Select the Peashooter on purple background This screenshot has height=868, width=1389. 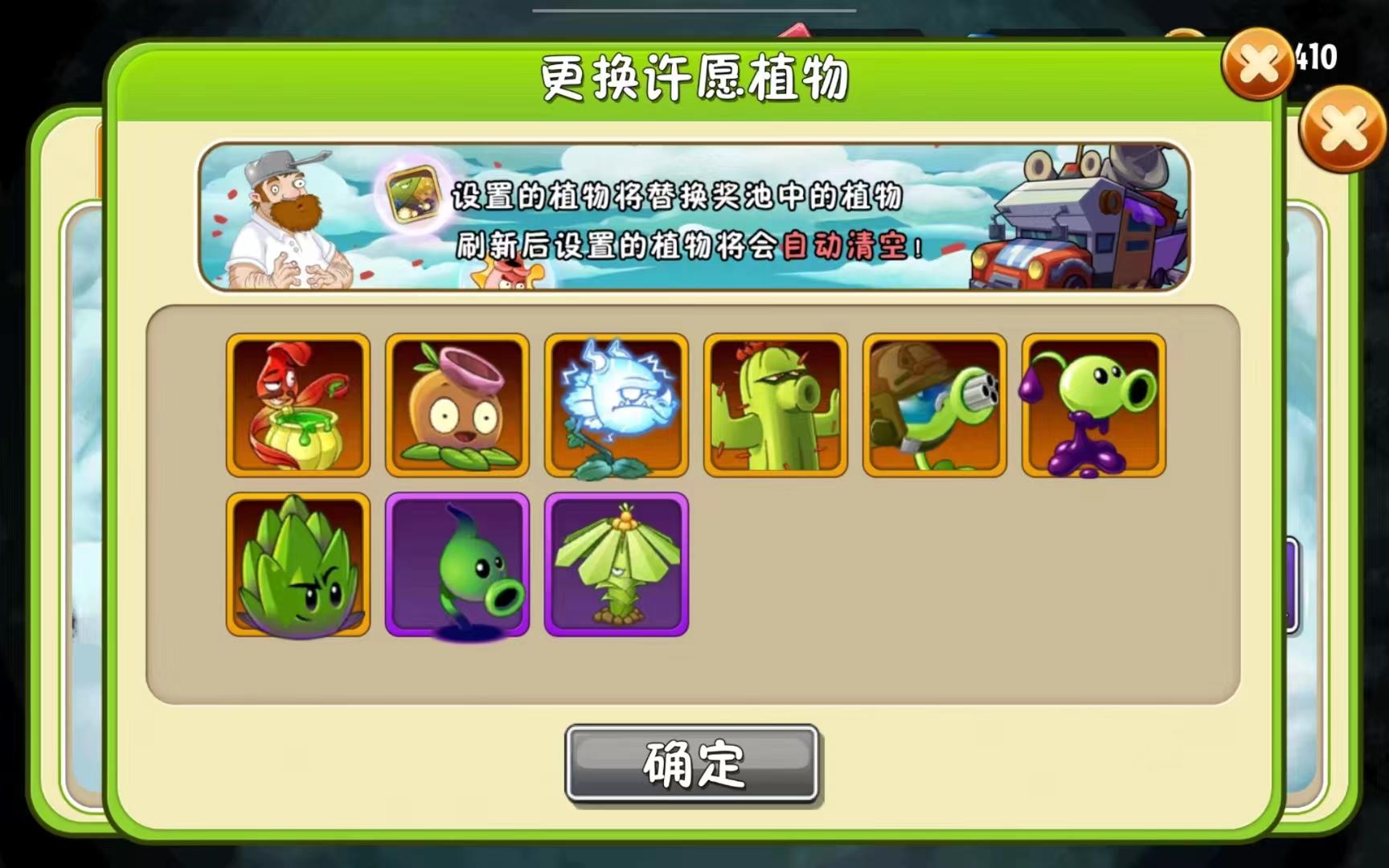456,565
